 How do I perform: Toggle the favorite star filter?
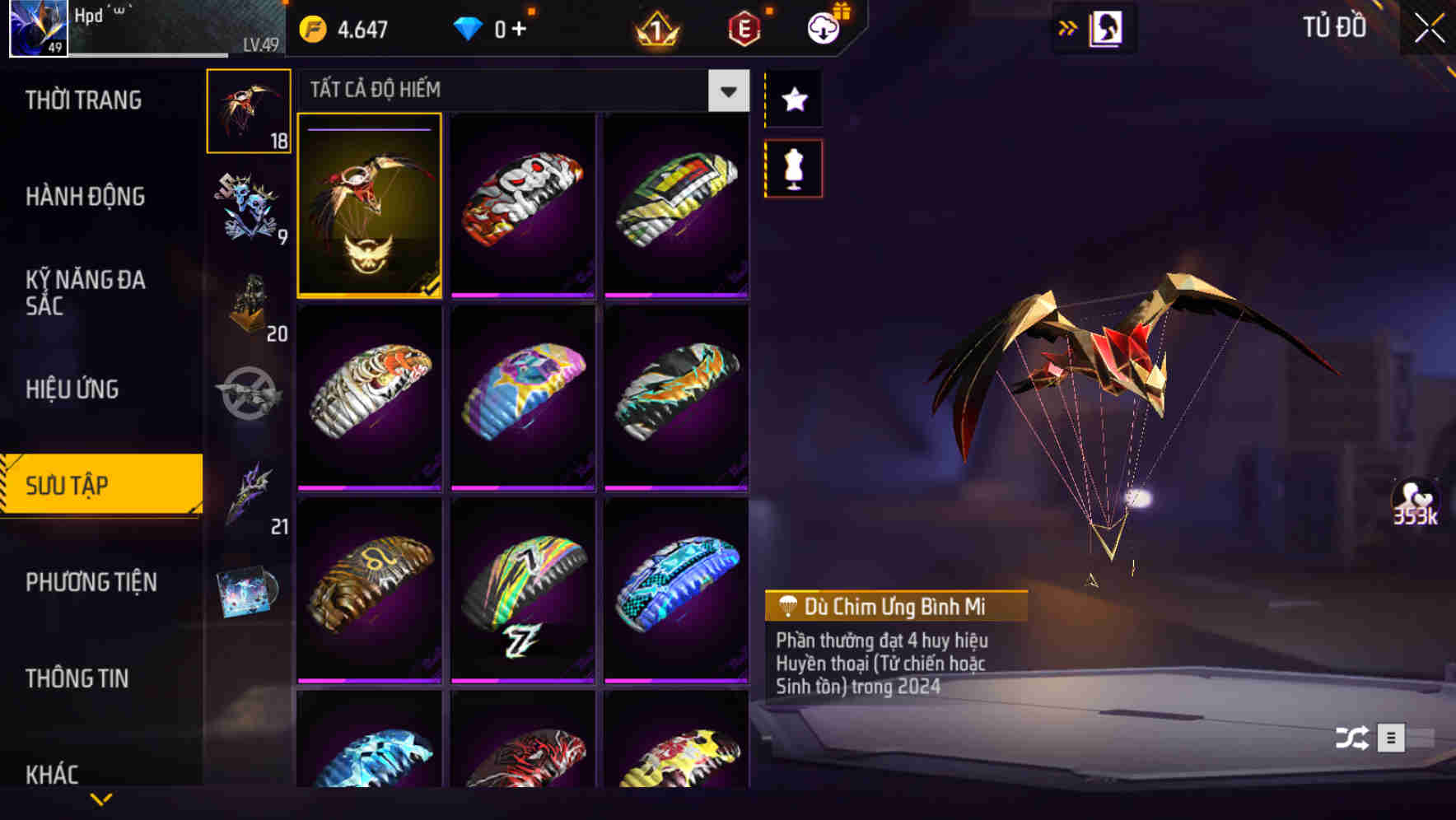(793, 100)
